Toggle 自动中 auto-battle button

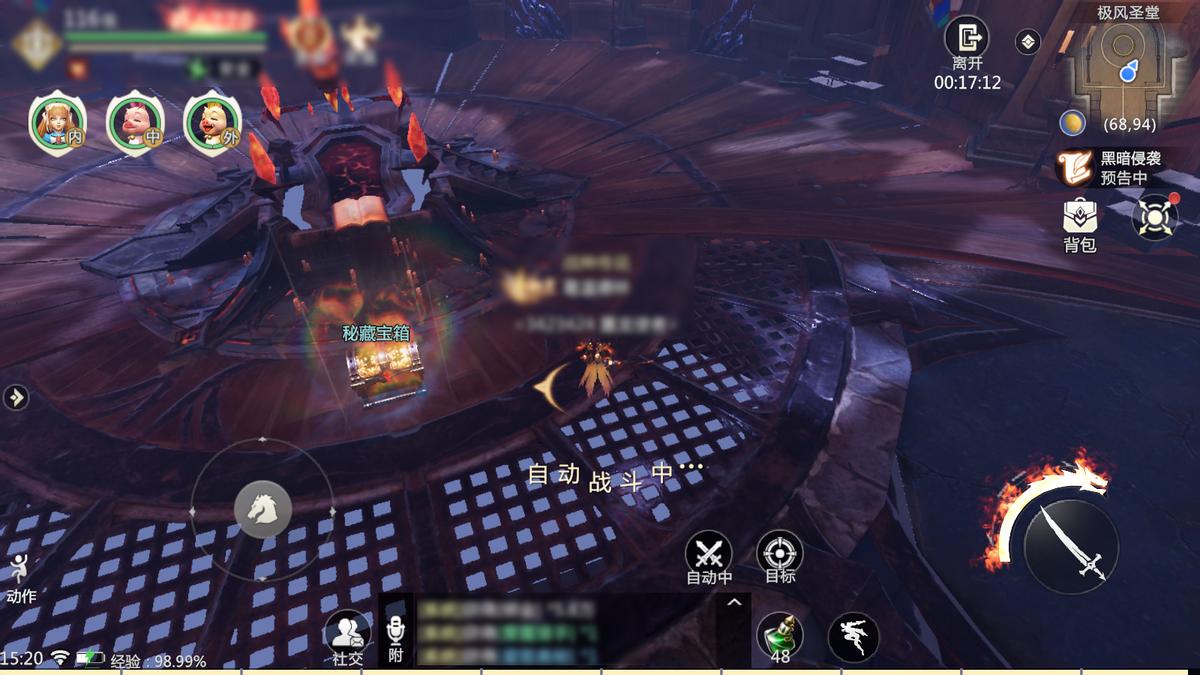point(709,554)
